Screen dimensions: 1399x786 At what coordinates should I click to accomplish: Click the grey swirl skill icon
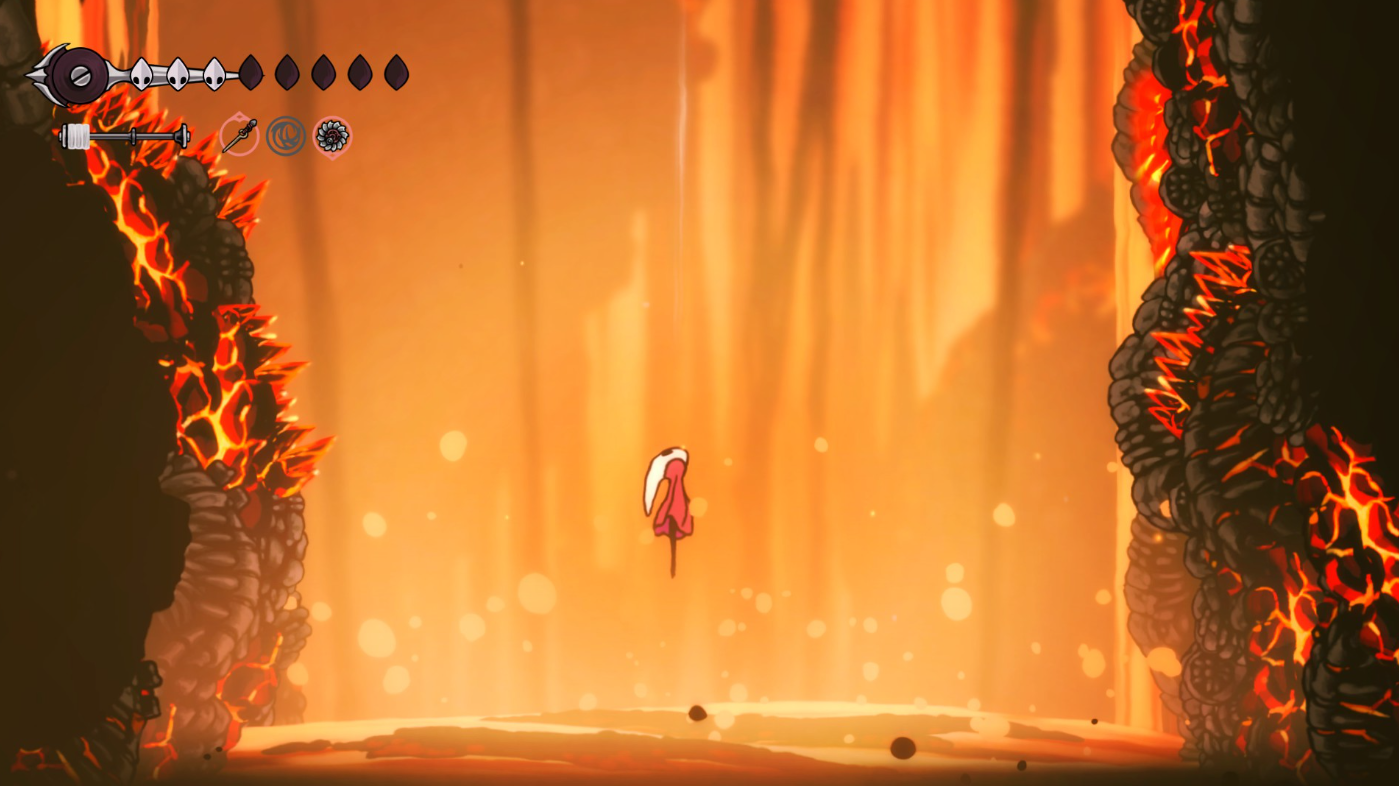click(286, 136)
